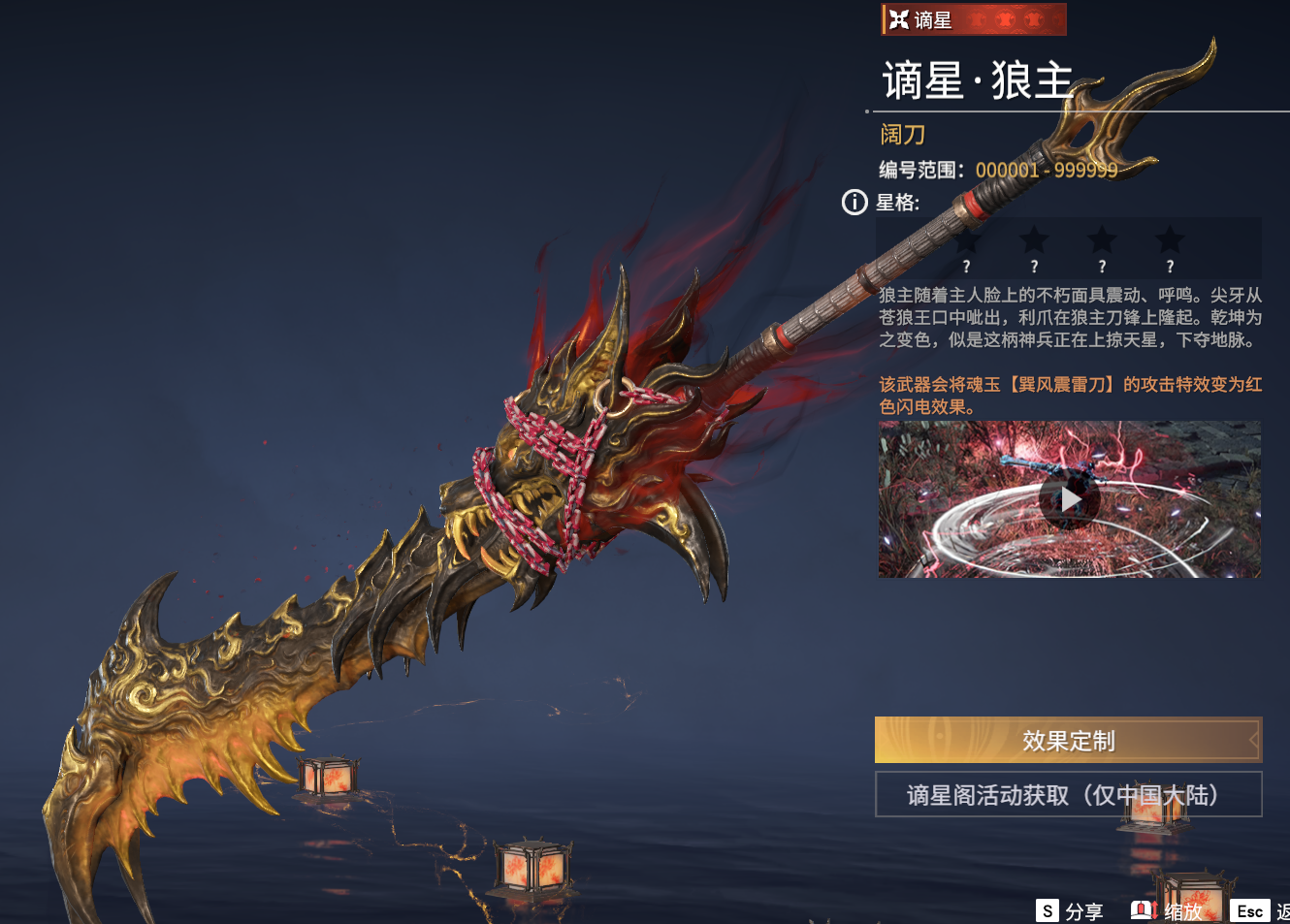
Task: Select the 谪星 rarity tag
Action: 973,19
